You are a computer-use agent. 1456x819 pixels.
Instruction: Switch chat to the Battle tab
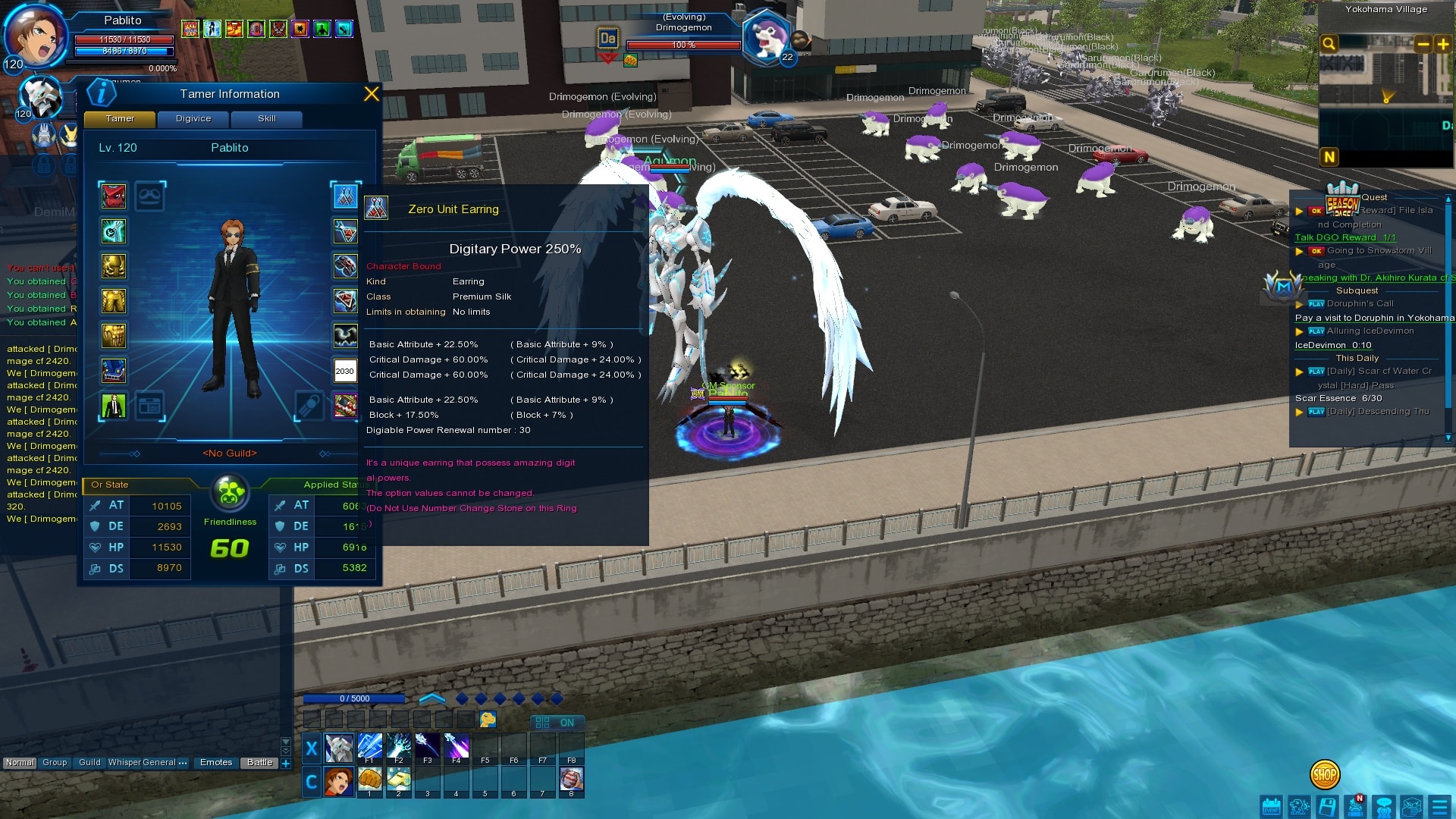click(x=259, y=763)
